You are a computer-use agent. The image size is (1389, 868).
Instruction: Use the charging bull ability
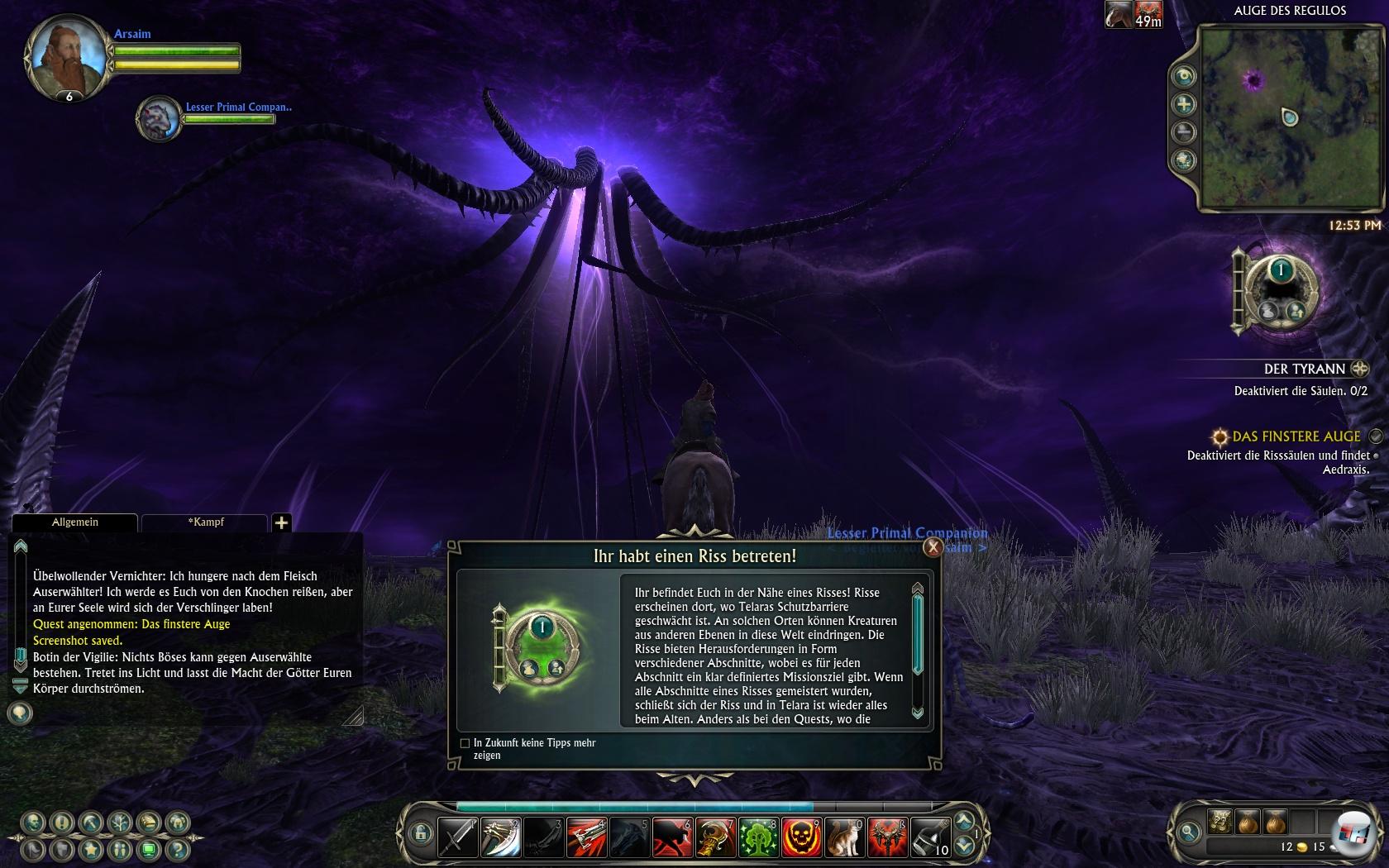point(672,837)
